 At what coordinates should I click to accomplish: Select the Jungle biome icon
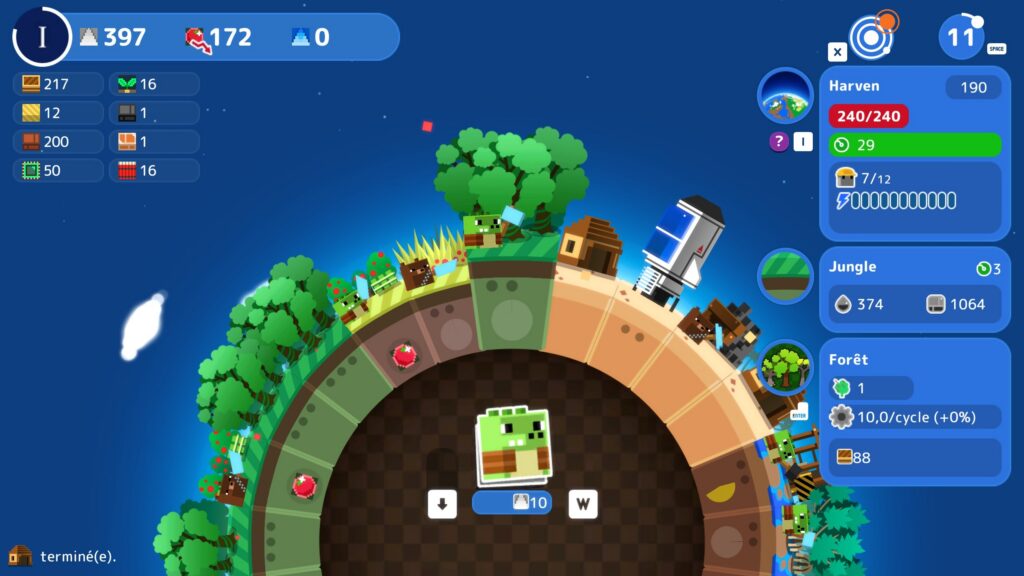point(785,276)
